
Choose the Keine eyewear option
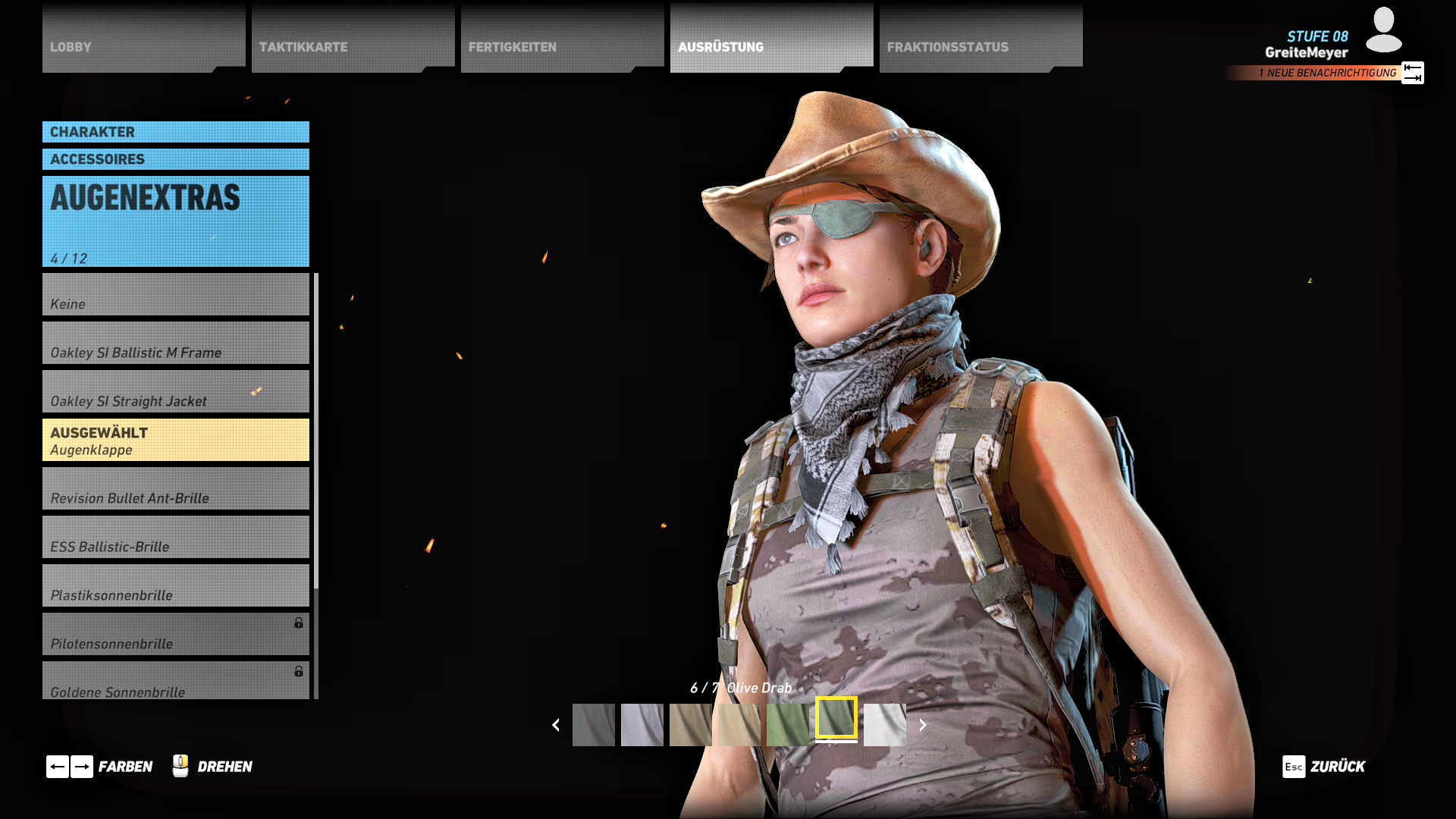[x=175, y=295]
